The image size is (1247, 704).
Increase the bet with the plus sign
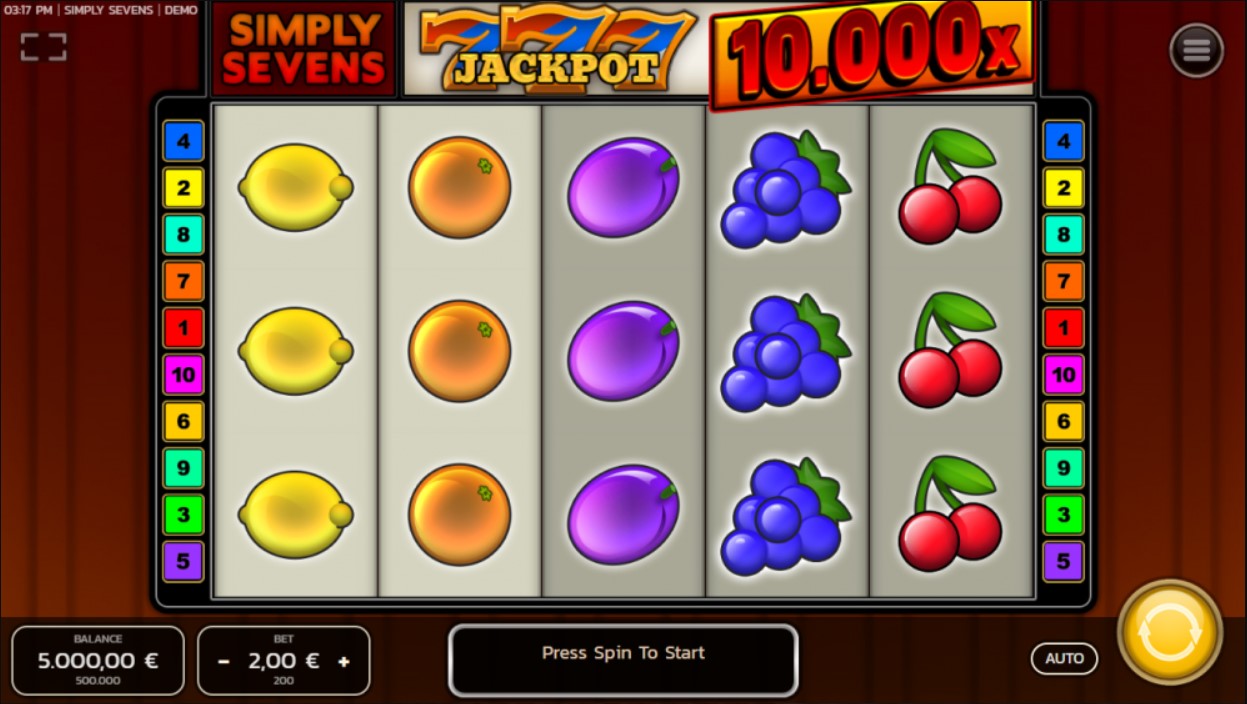click(x=344, y=661)
